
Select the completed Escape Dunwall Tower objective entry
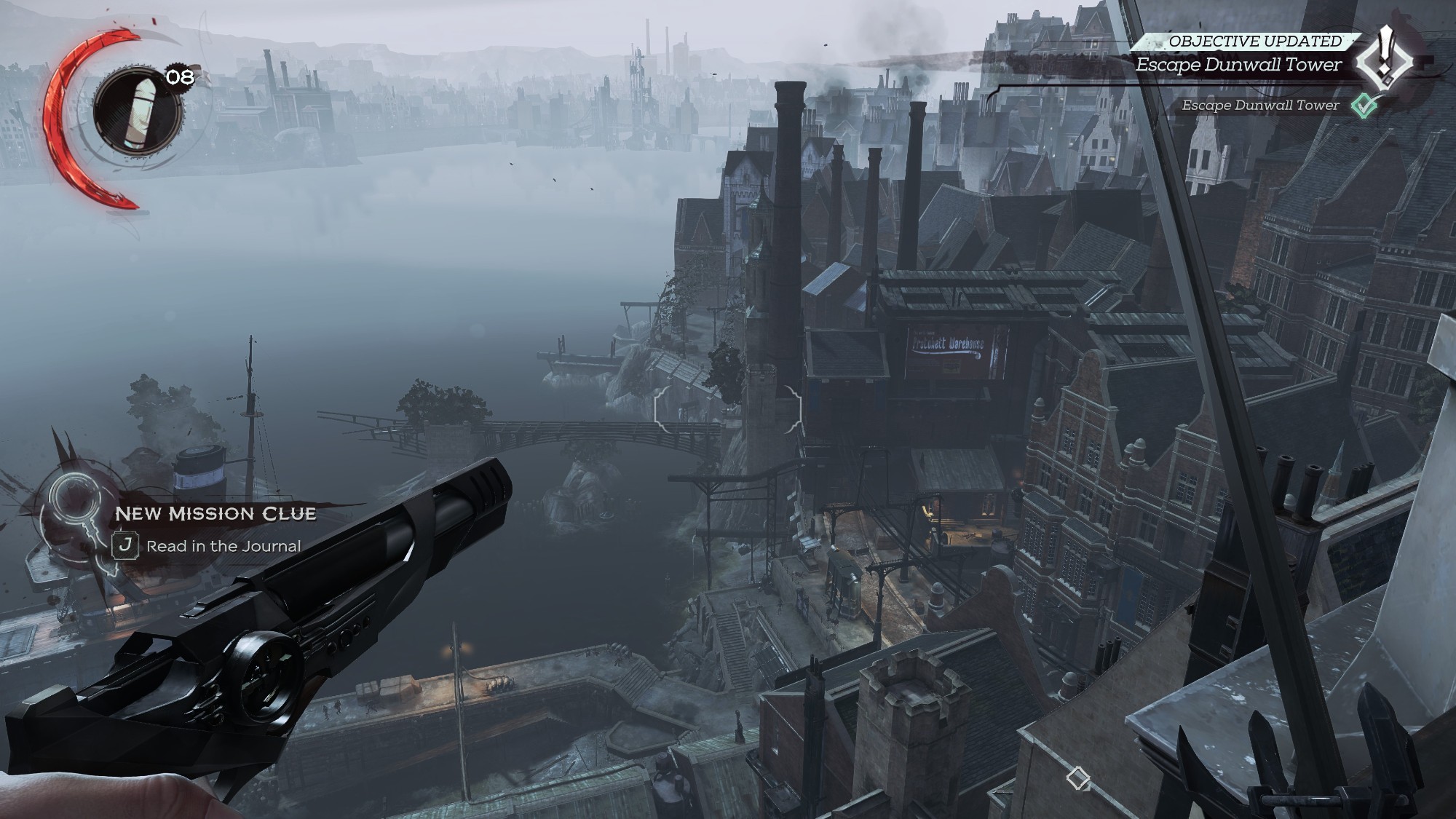1260,106
